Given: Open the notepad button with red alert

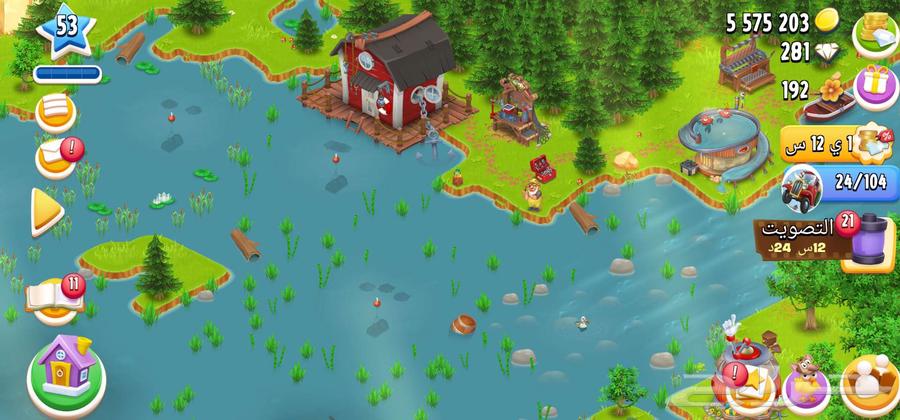Looking at the screenshot, I should click(56, 158).
